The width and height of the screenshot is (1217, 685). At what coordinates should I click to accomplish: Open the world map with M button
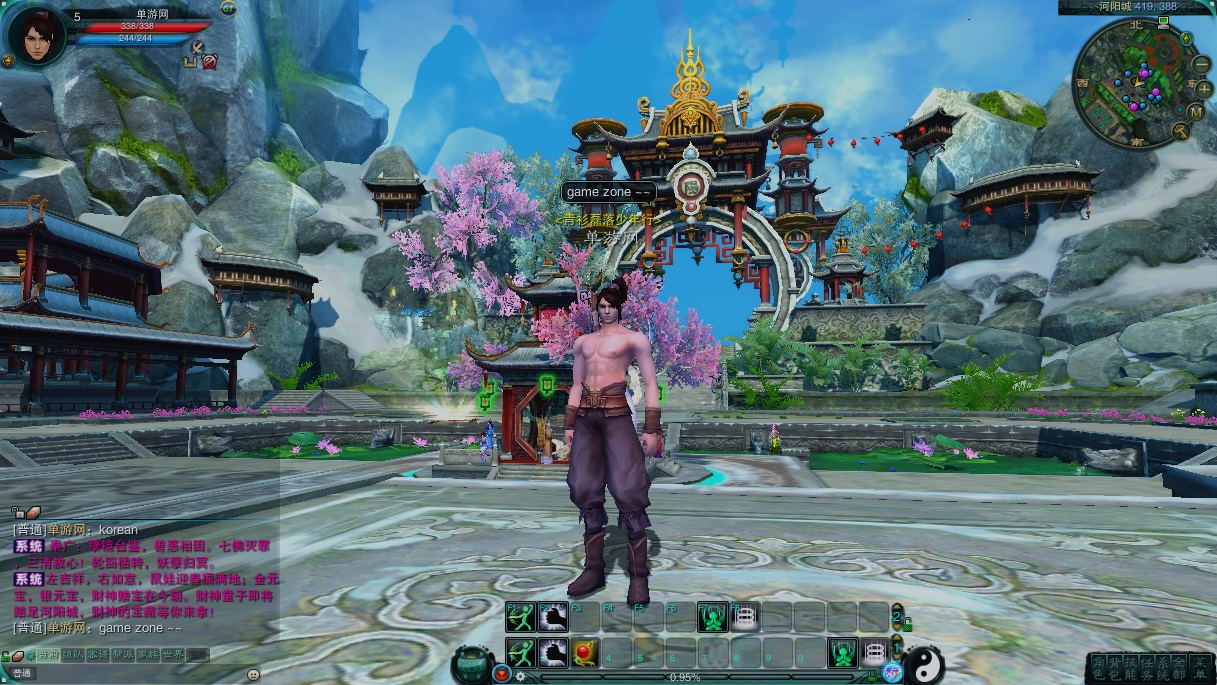[1199, 112]
